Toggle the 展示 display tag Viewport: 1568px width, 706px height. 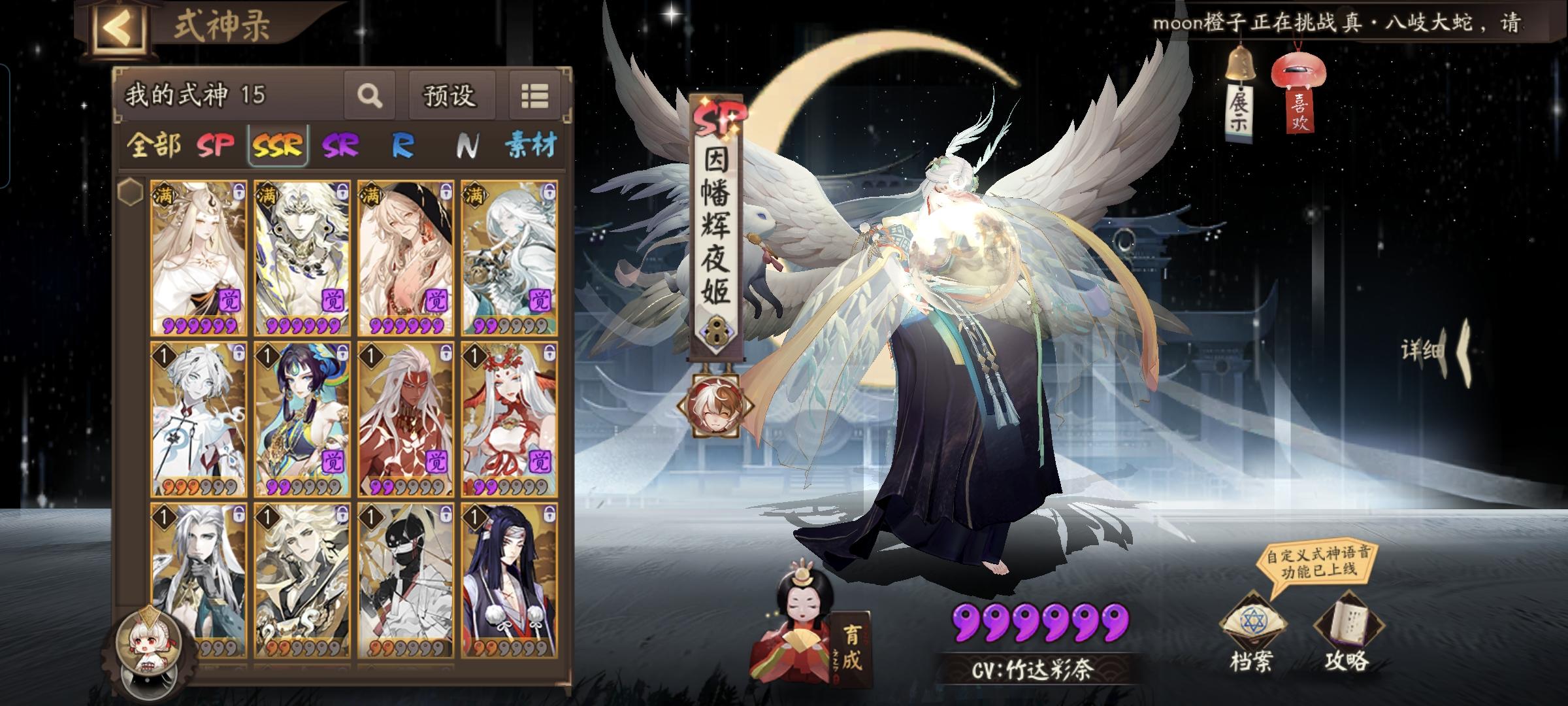tap(1239, 85)
